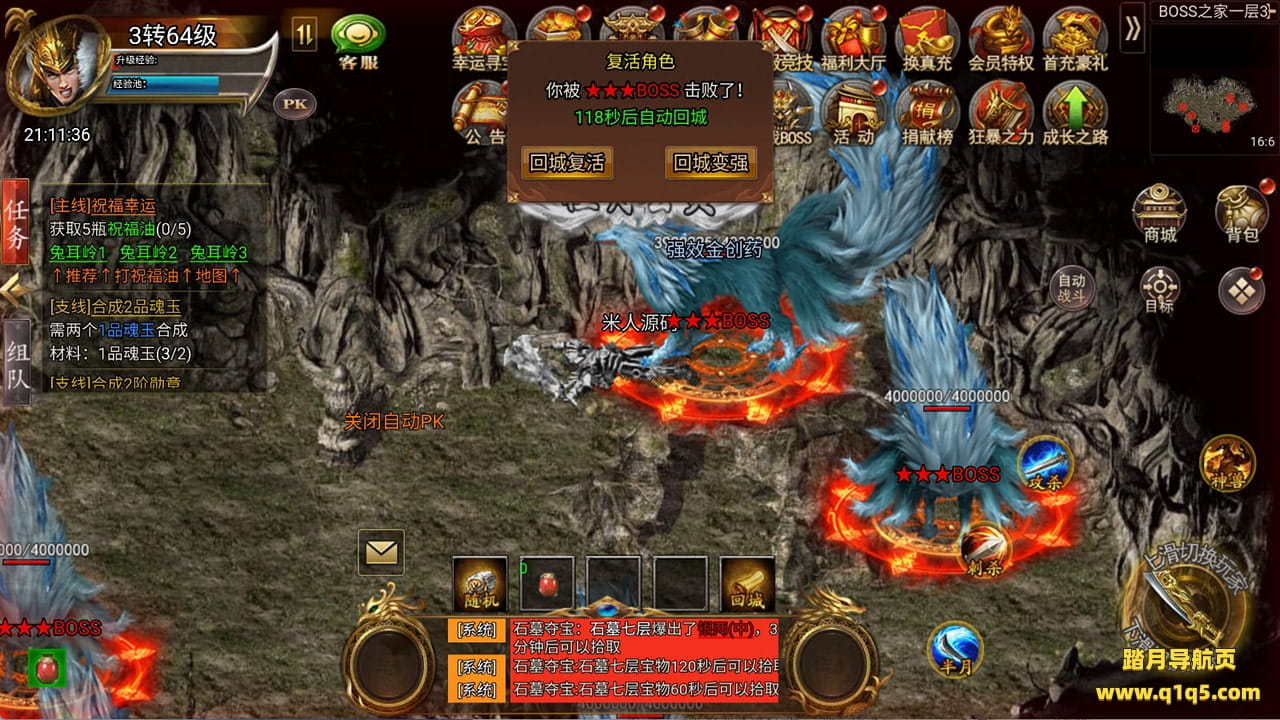Viewport: 1280px width, 720px height.
Task: Click the 回城复活 revive button
Action: coord(567,163)
